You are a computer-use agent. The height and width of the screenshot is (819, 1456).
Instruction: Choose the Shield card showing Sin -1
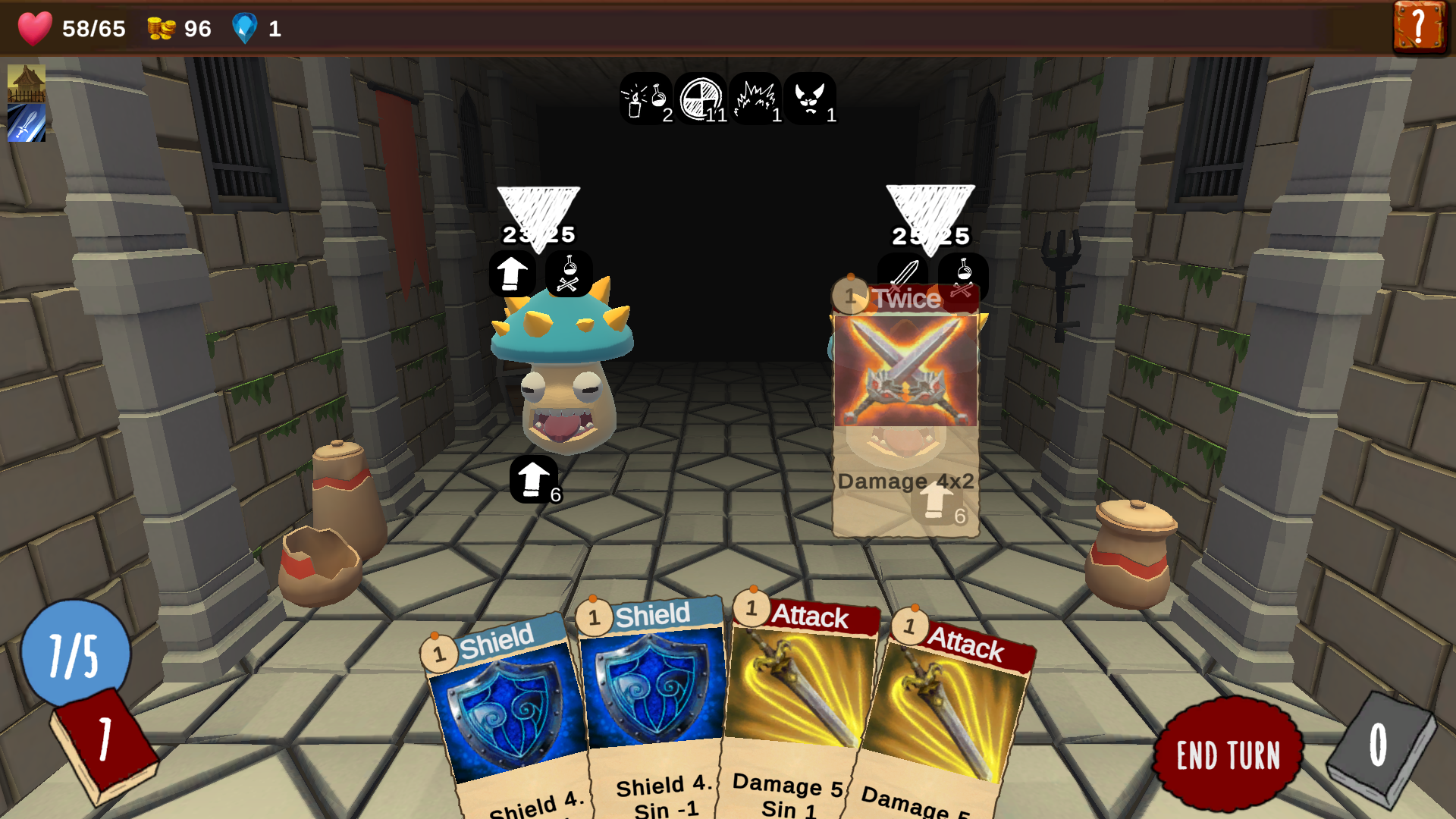point(652,705)
